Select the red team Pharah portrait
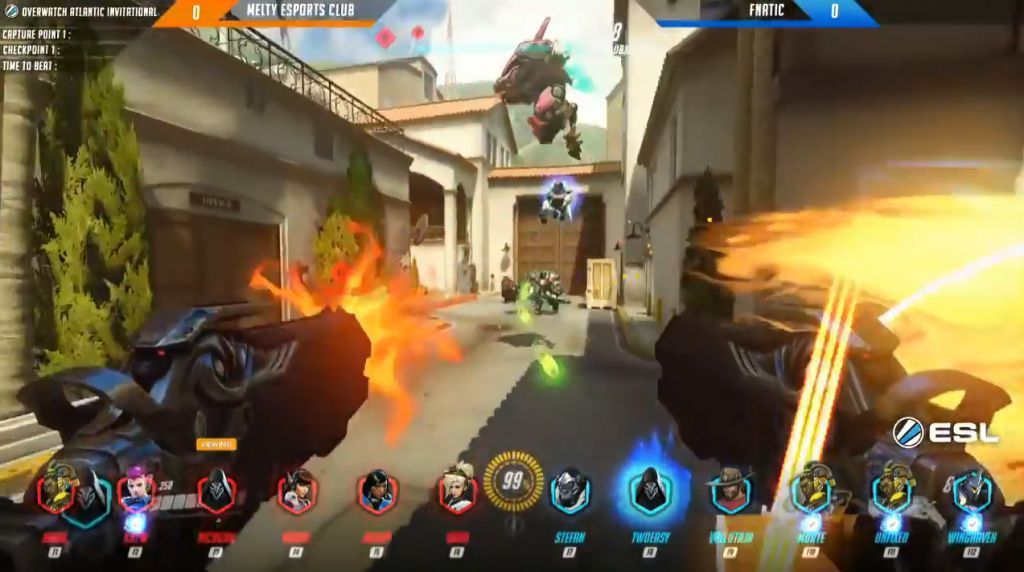The height and width of the screenshot is (572, 1024). click(x=378, y=492)
